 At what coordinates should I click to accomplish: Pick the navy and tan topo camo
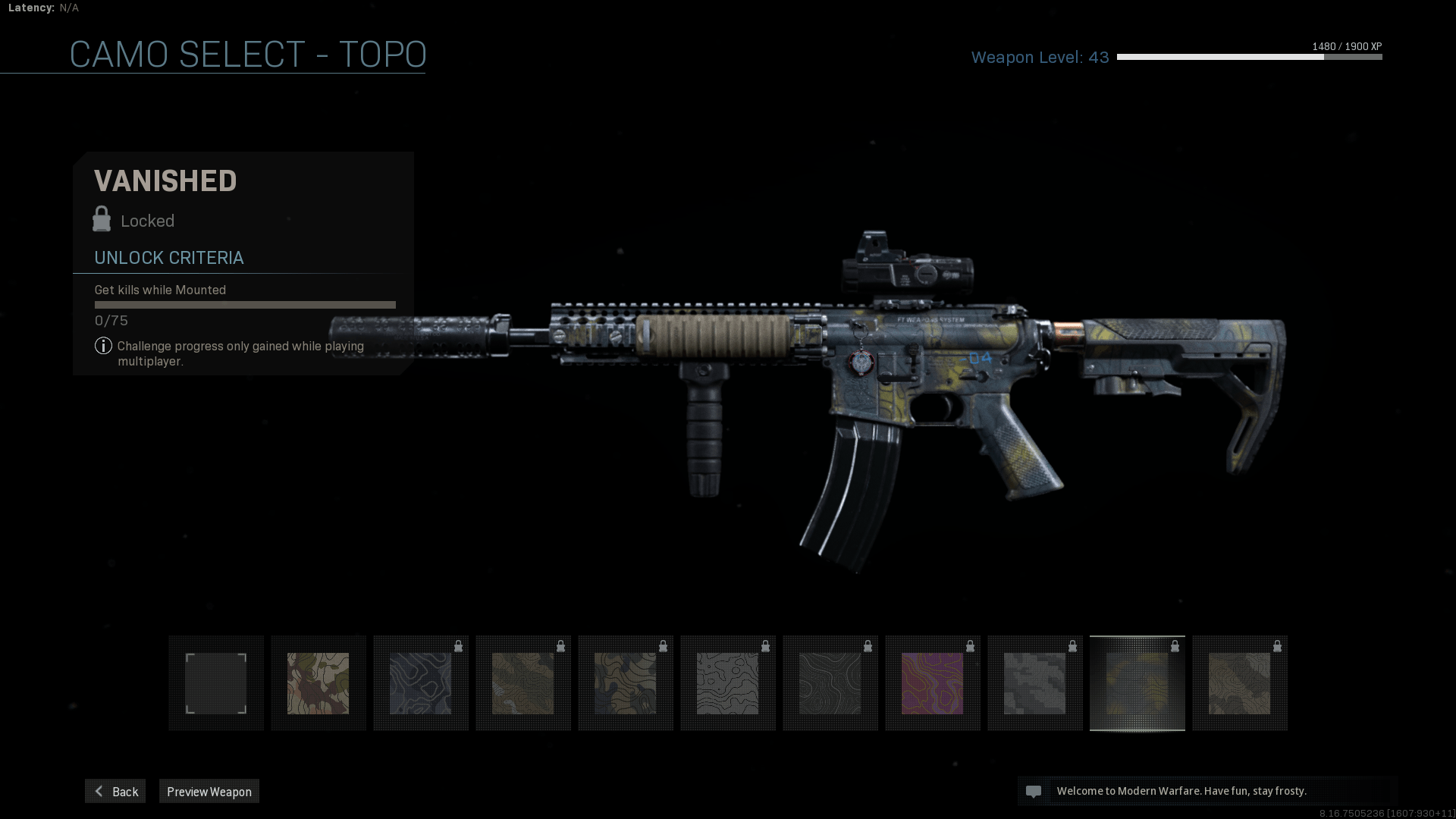pyautogui.click(x=626, y=683)
